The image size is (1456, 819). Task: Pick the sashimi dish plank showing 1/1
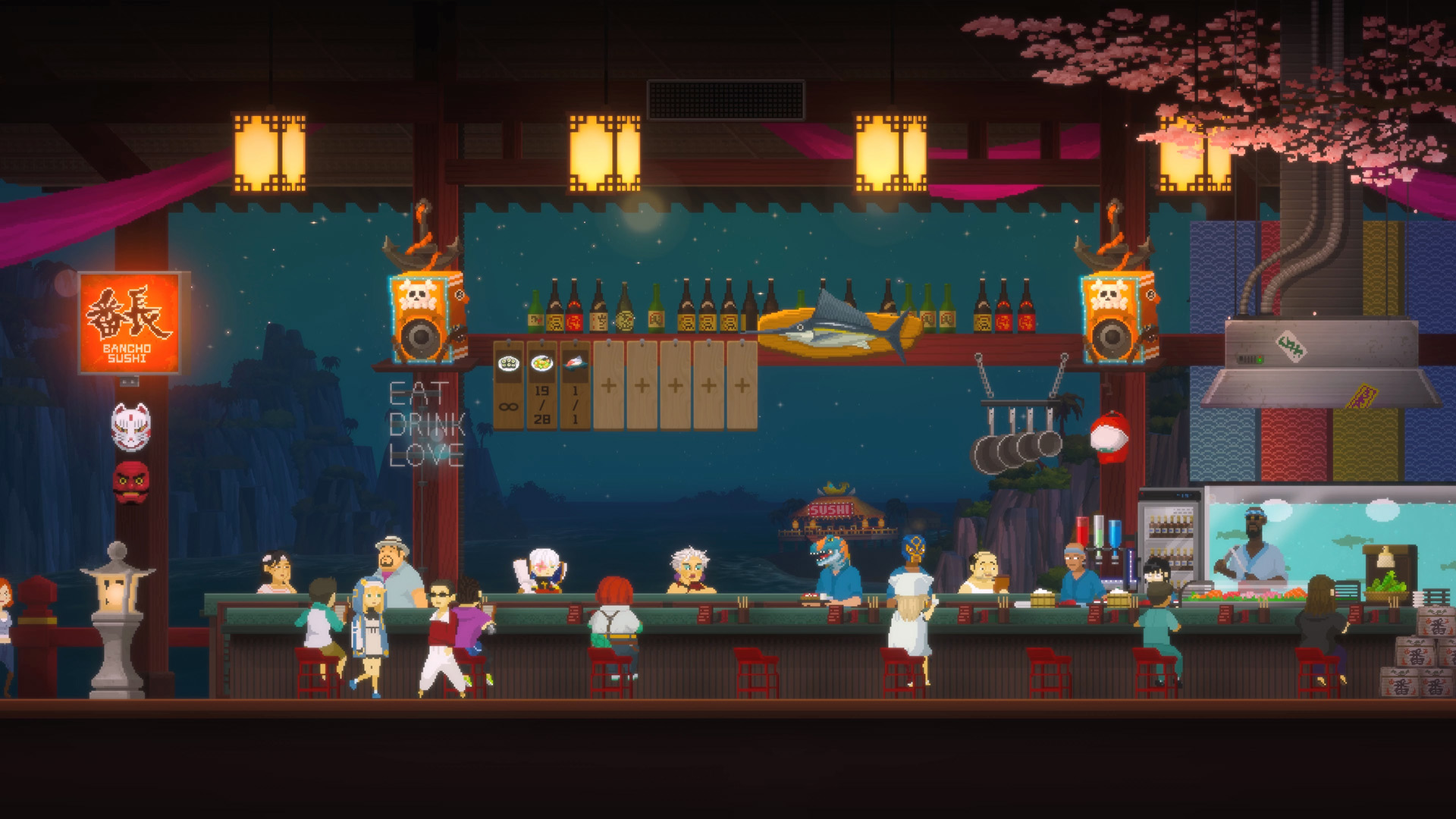[x=575, y=385]
